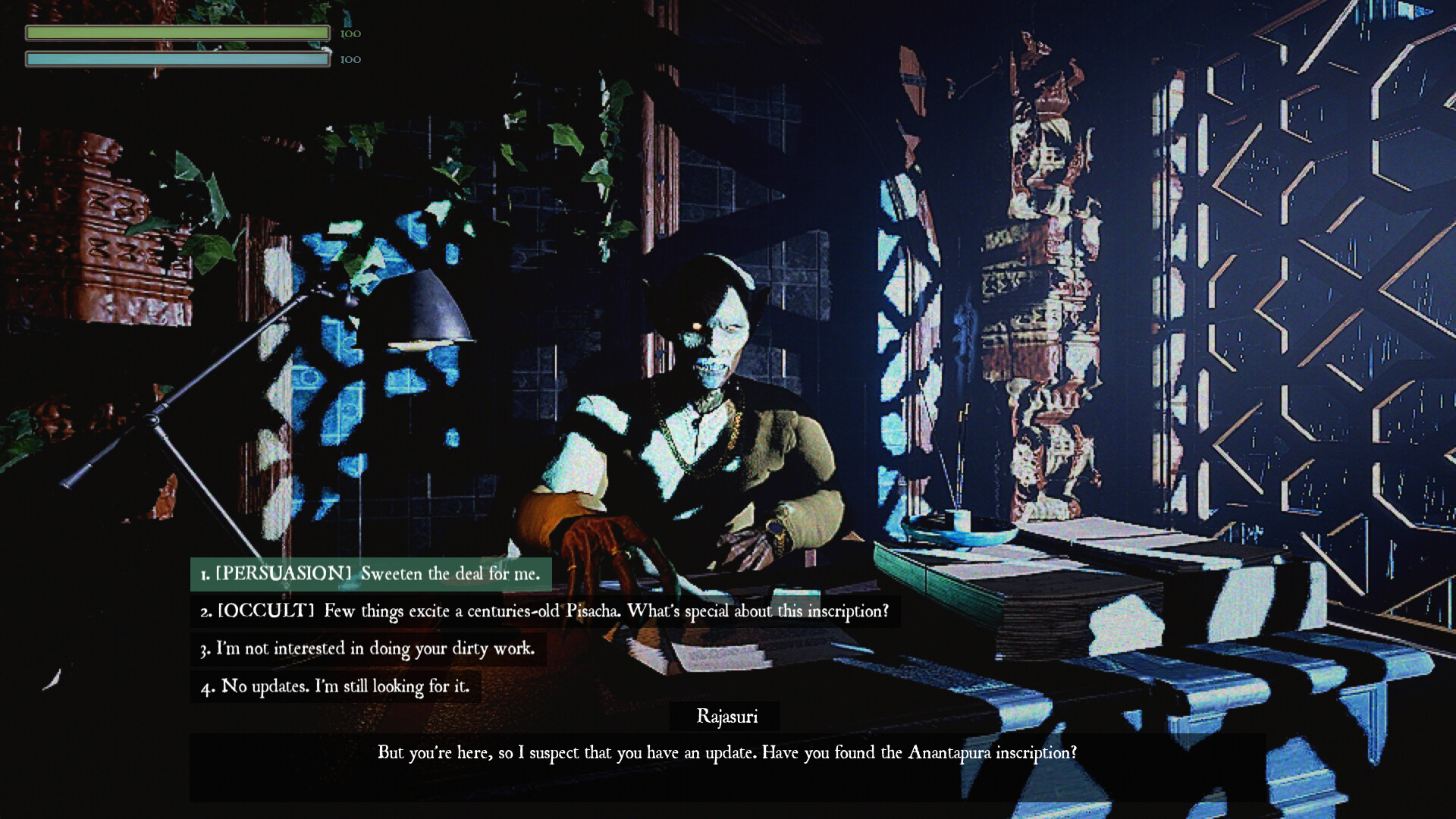This screenshot has height=819, width=1456.
Task: Click the blue stamina bar
Action: click(177, 58)
